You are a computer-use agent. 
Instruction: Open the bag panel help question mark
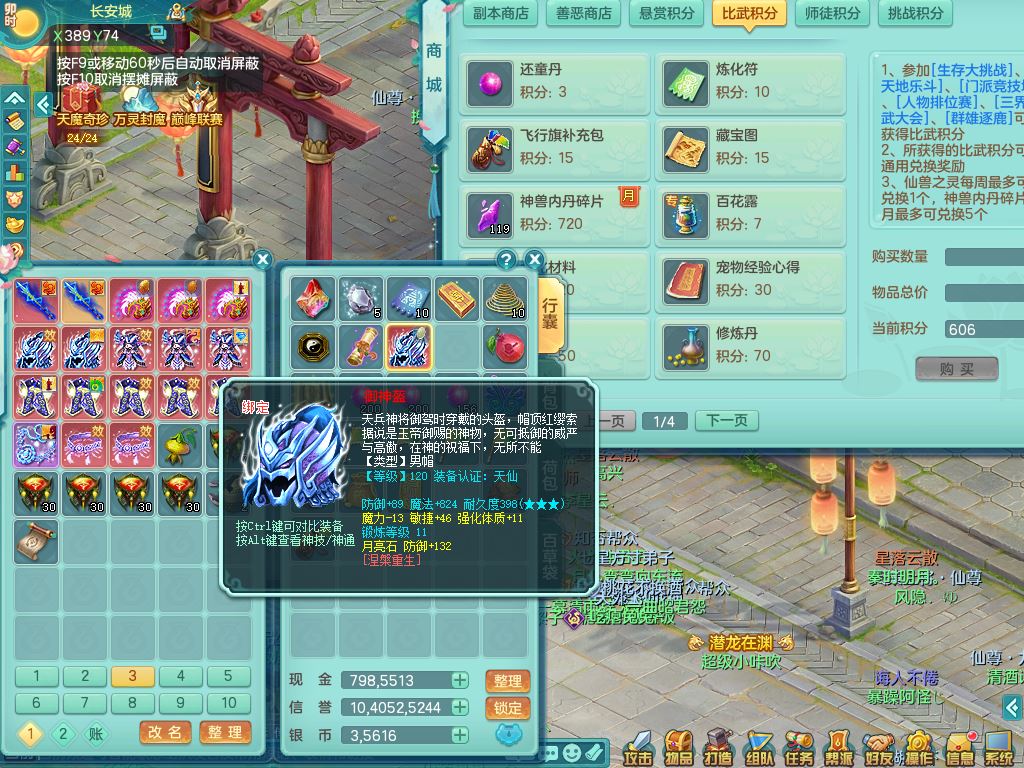pyautogui.click(x=507, y=260)
